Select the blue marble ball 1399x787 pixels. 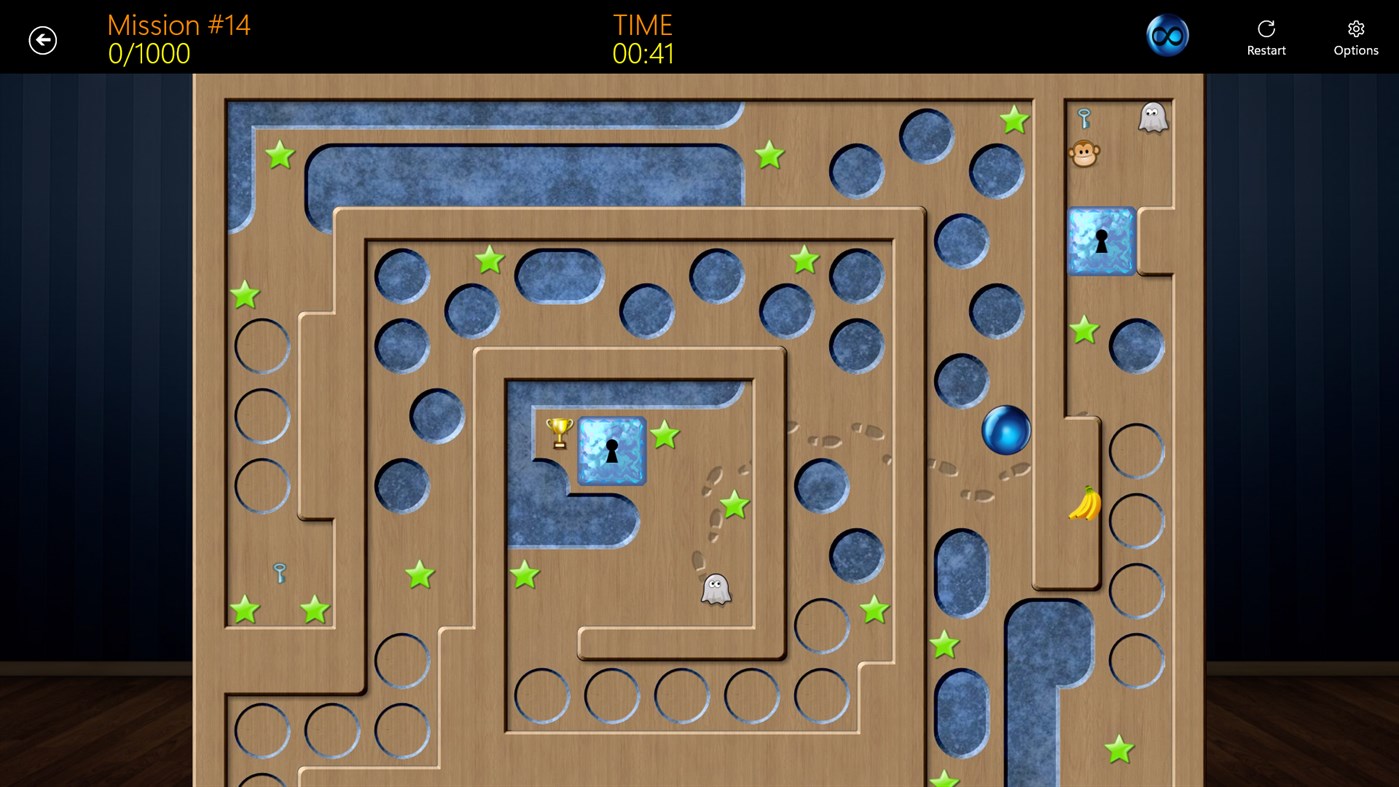pos(1006,430)
